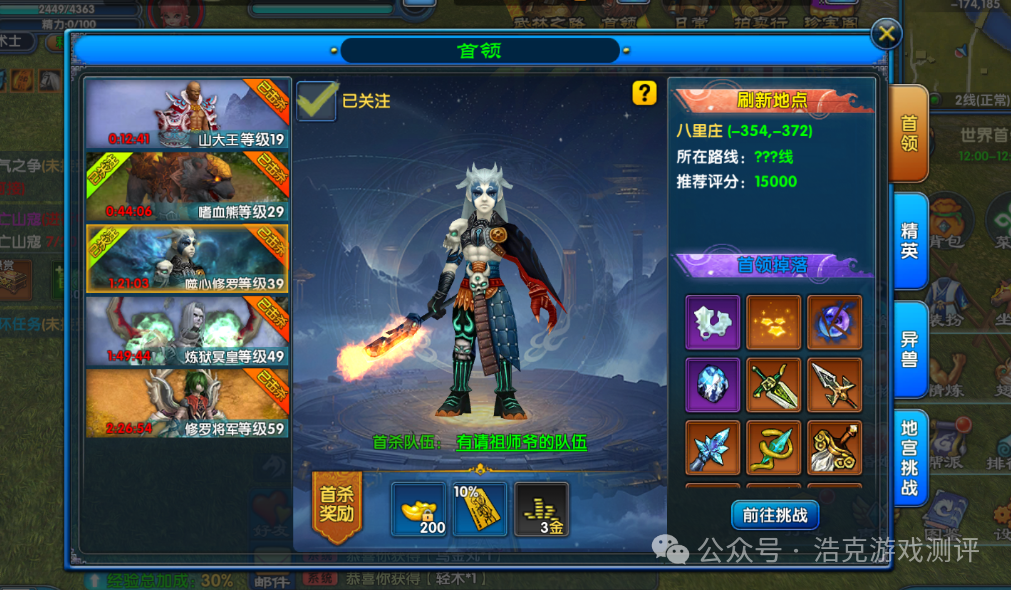Close the 首领 boss window
Screen dimensions: 1011x590
click(x=886, y=35)
